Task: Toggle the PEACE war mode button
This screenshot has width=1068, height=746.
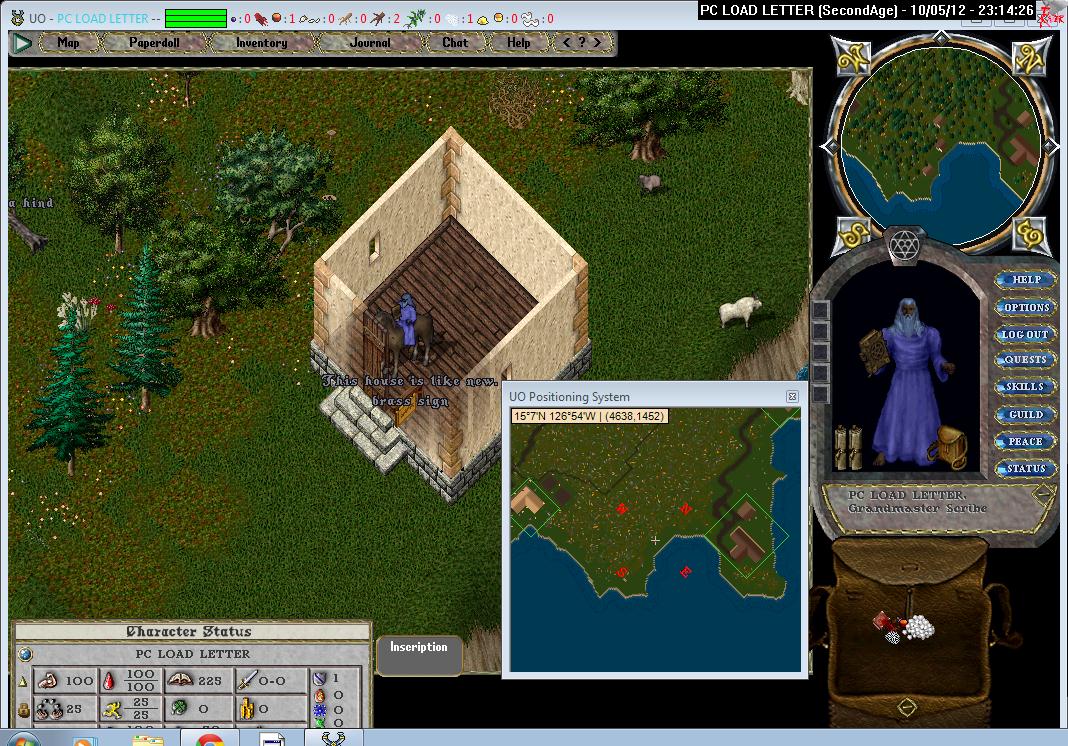Action: [1026, 441]
